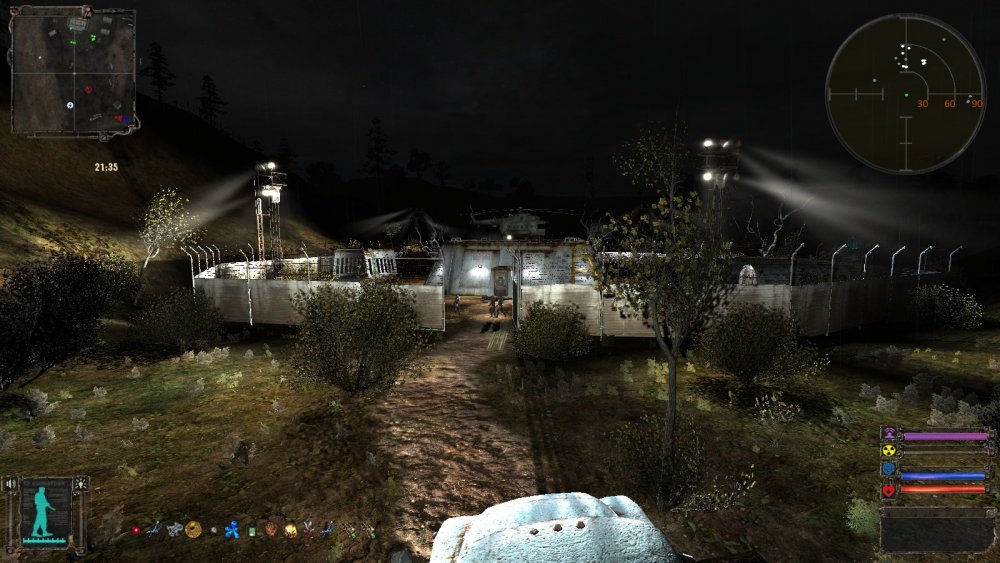Screen dimensions: 1000x563
Task: Click the red glowing orb icon
Action: (136, 530)
